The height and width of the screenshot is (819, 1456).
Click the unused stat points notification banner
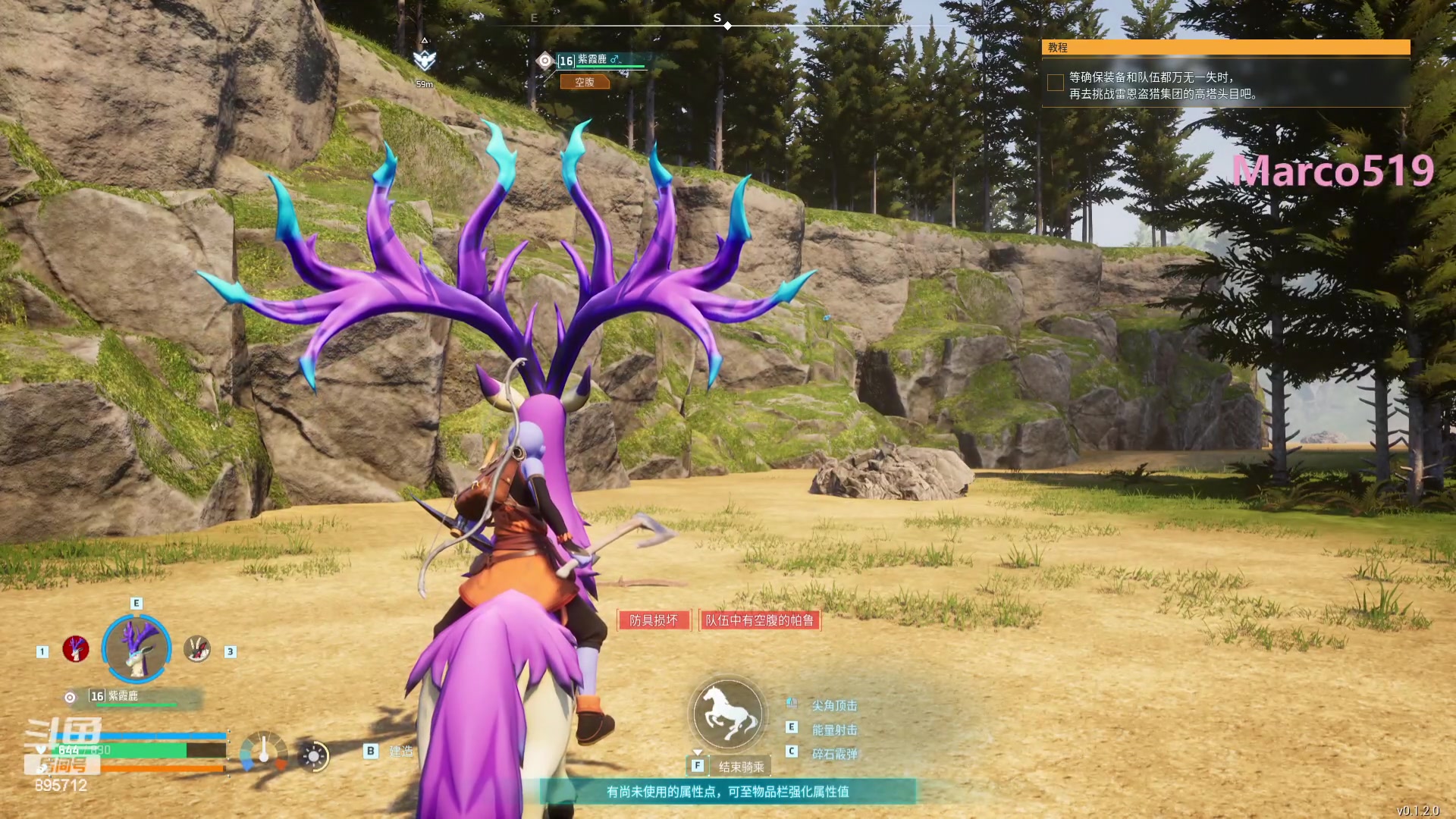(728, 792)
